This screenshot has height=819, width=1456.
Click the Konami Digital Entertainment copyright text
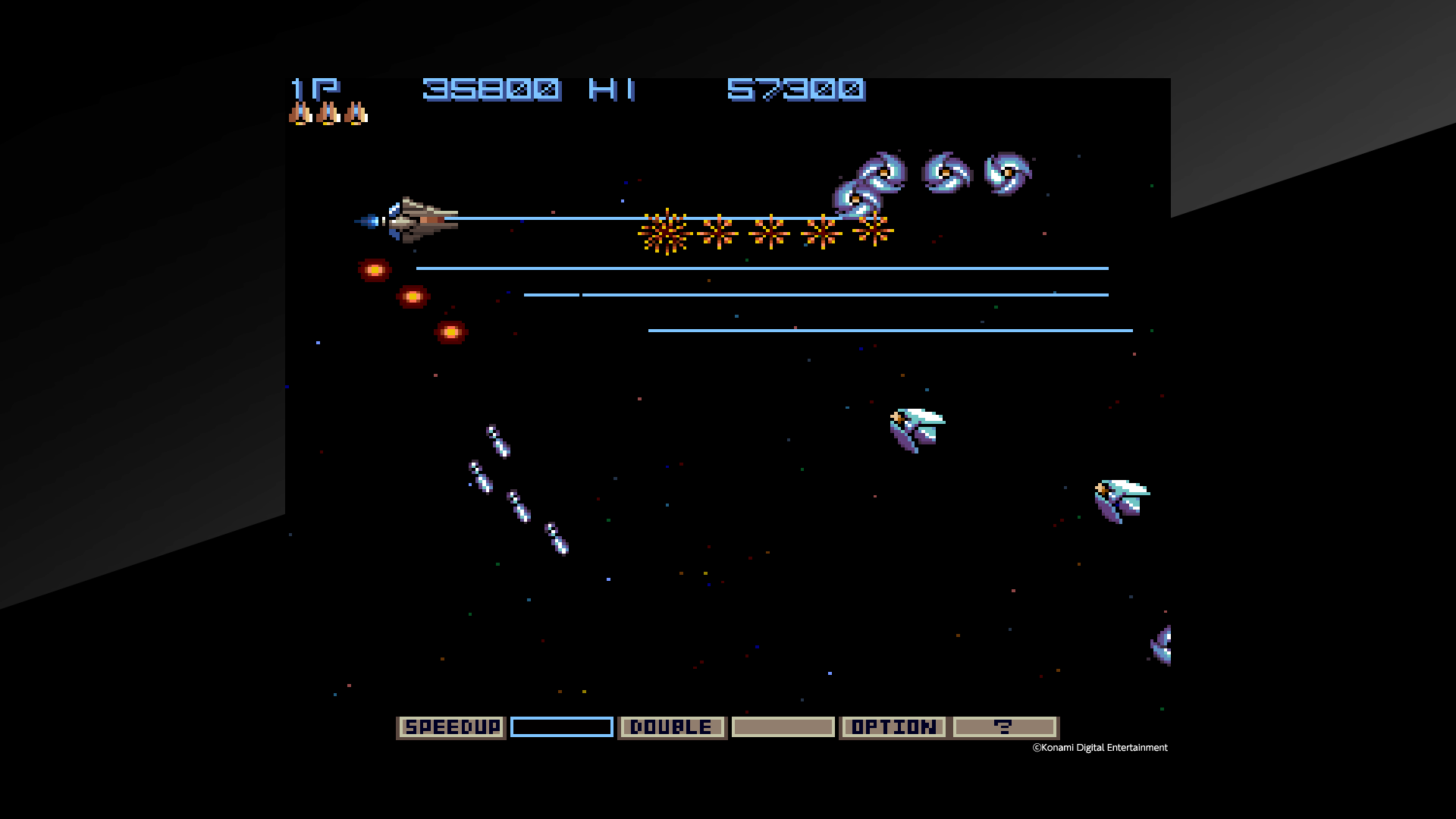click(1099, 747)
